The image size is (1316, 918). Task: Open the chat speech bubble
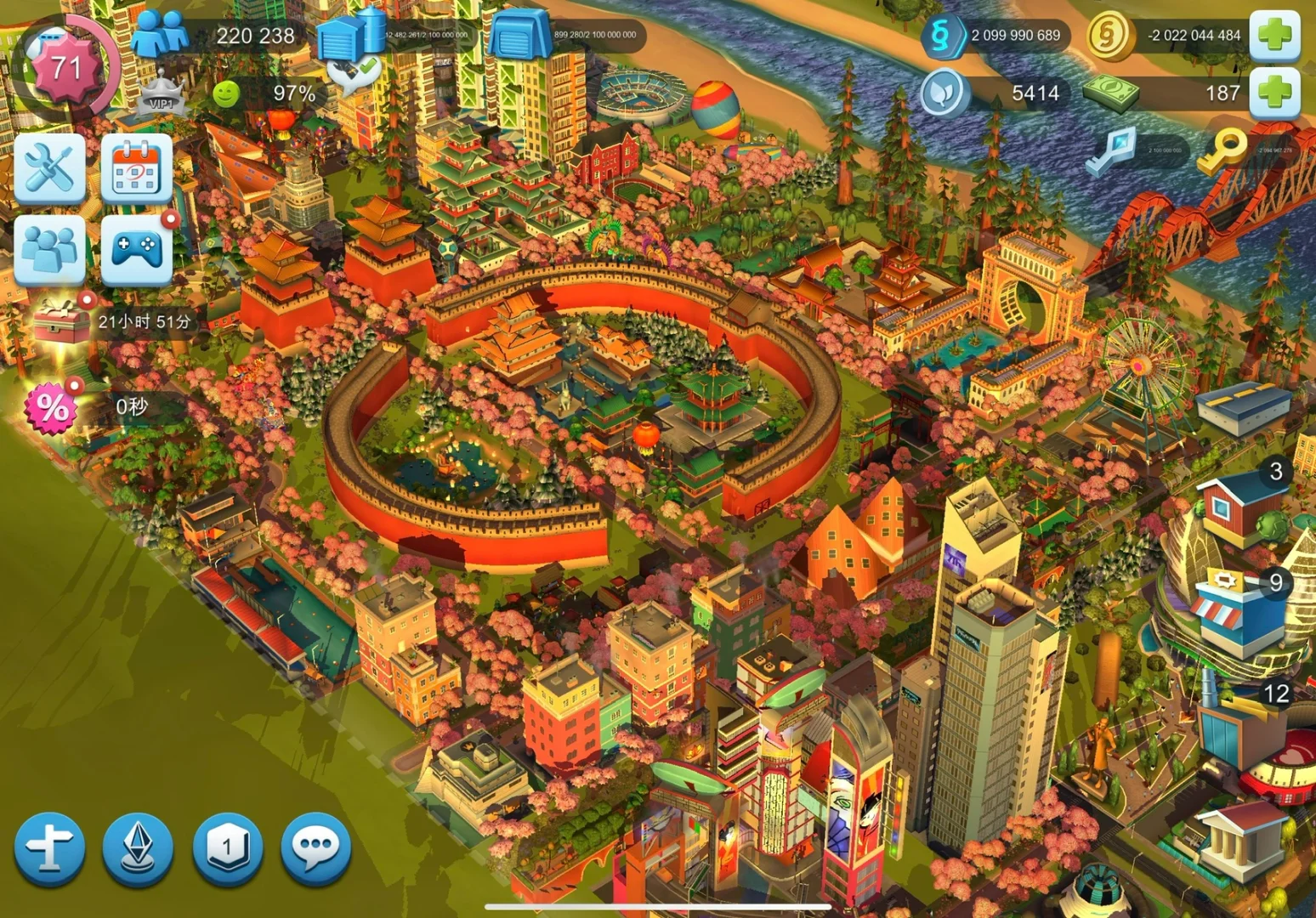[x=315, y=848]
